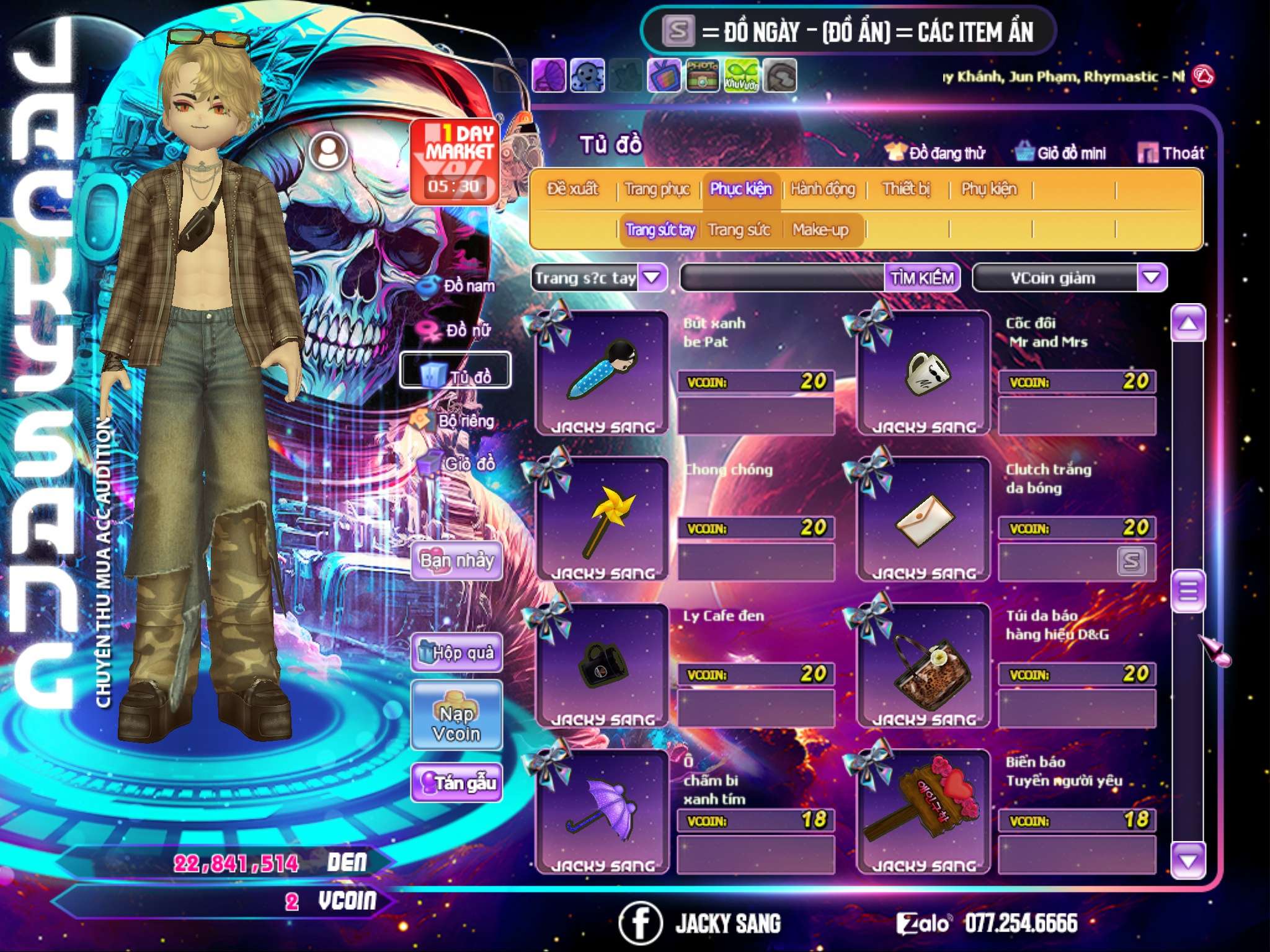
Task: Select the purple polka dot umbrella
Action: (x=602, y=812)
